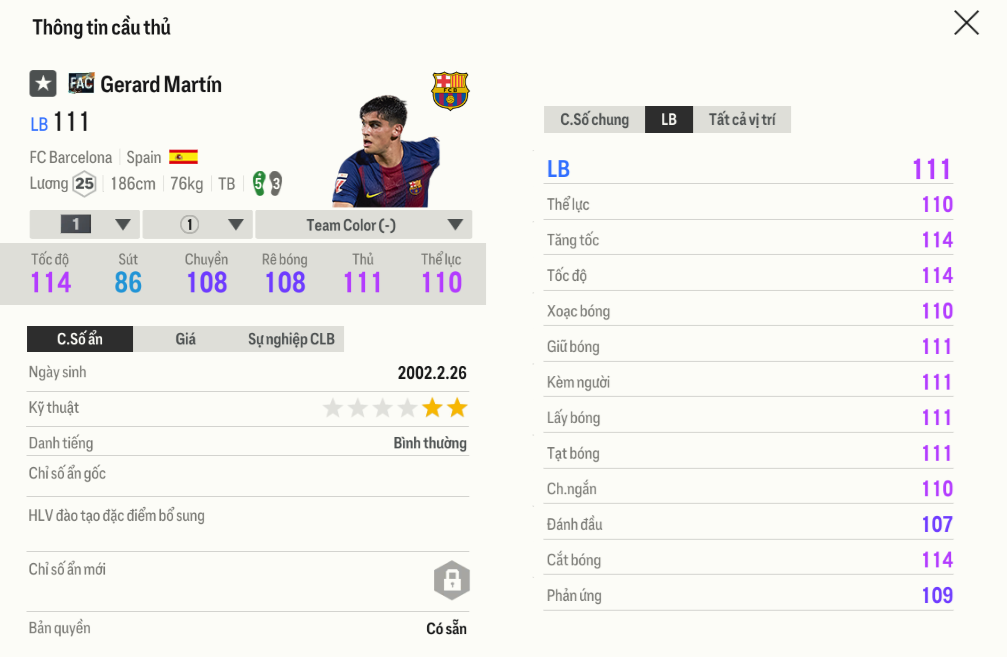This screenshot has width=1007, height=657.
Task: Select the LB position tab
Action: [669, 120]
